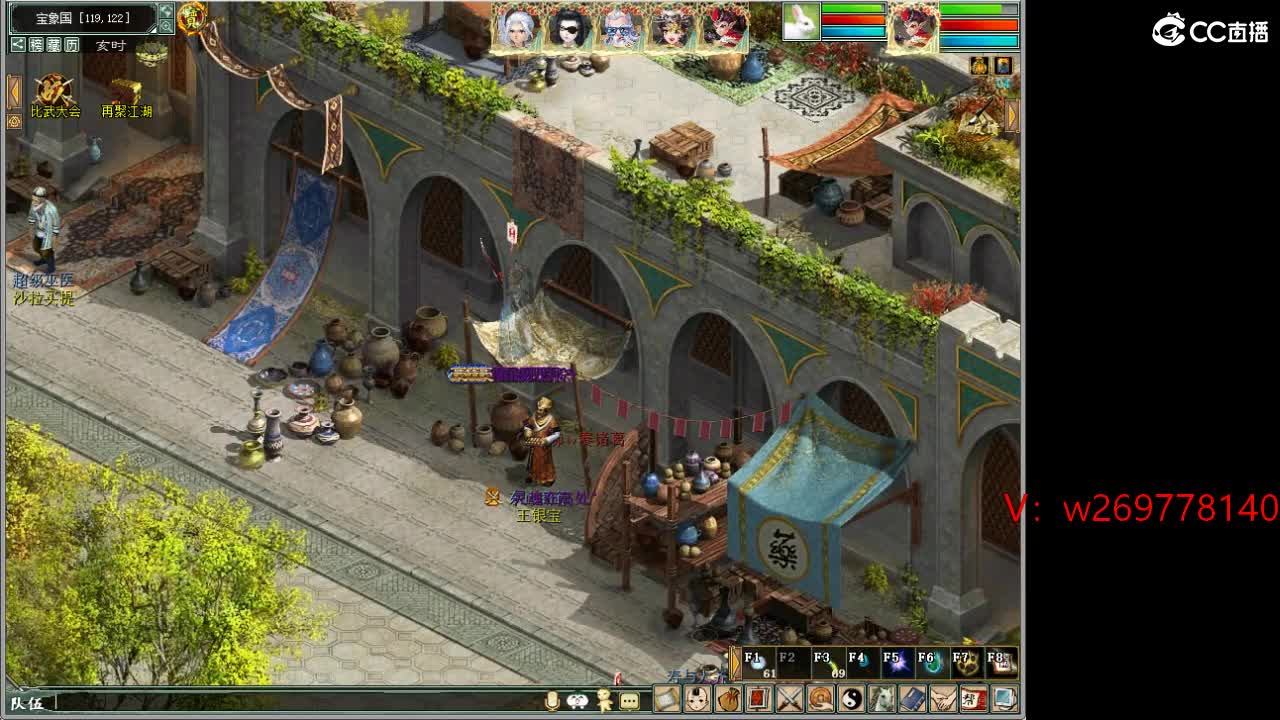The image size is (1280, 720).
Task: Open the computer monitor system menu icon
Action: pos(1004,698)
